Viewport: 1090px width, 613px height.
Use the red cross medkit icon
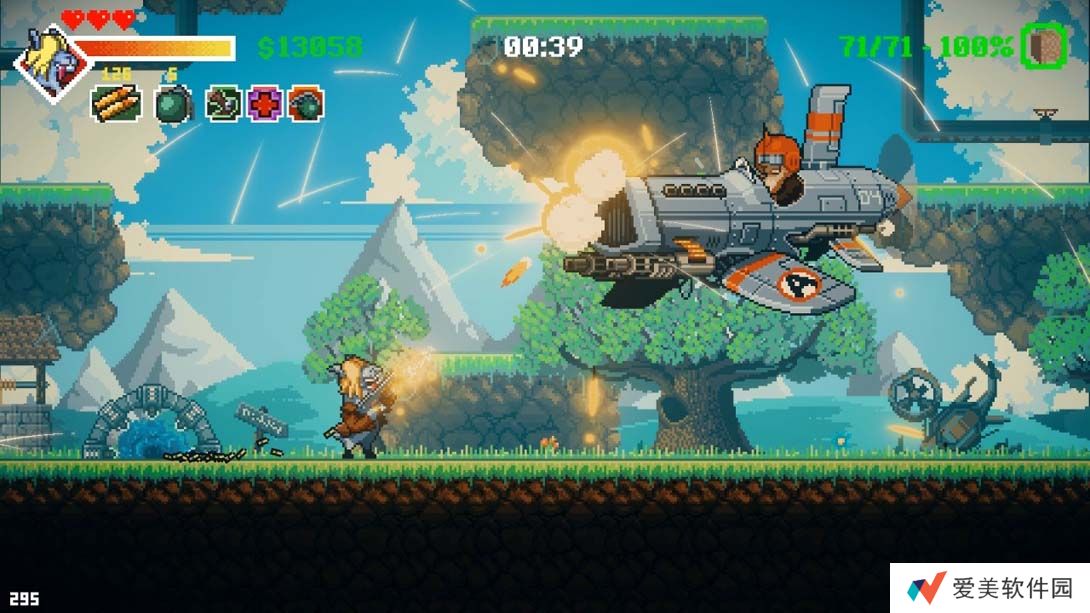coord(265,103)
